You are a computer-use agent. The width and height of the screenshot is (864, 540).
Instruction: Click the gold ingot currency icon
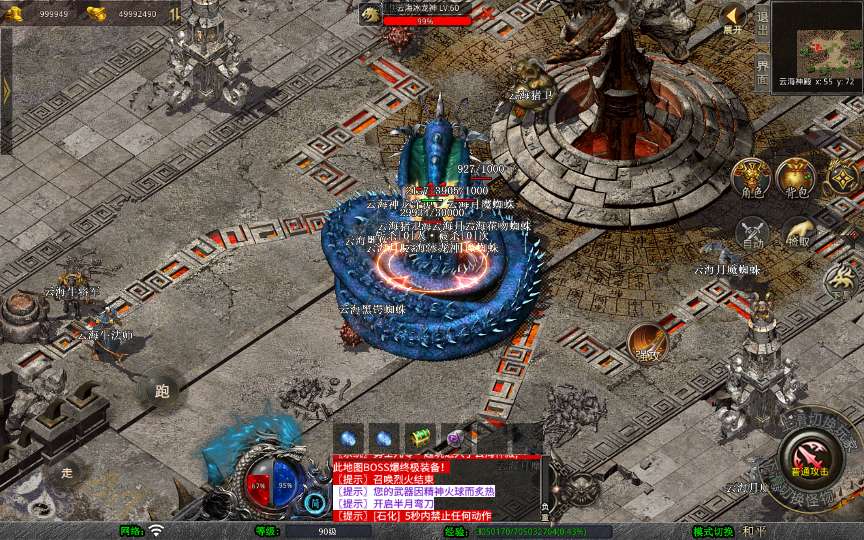click(x=96, y=13)
